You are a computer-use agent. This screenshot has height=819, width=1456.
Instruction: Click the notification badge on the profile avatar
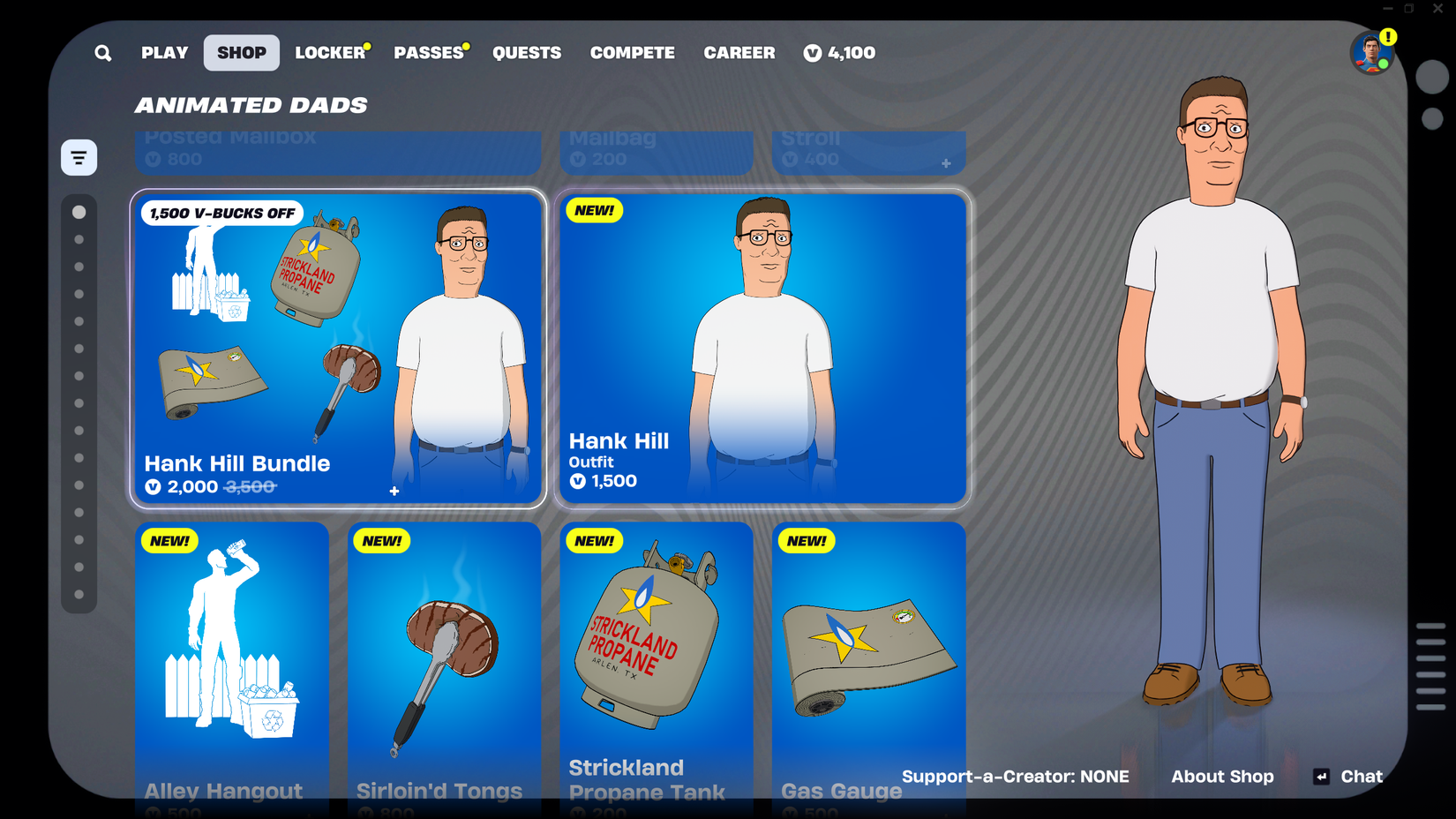[x=1388, y=37]
